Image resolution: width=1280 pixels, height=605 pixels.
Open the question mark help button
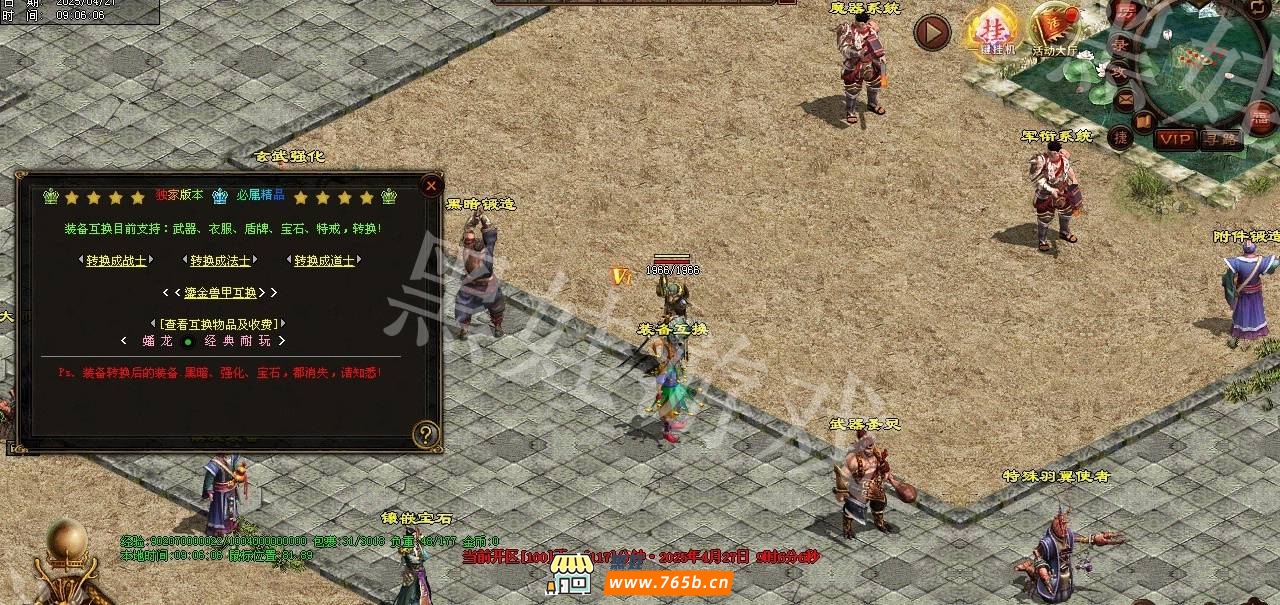(x=426, y=434)
